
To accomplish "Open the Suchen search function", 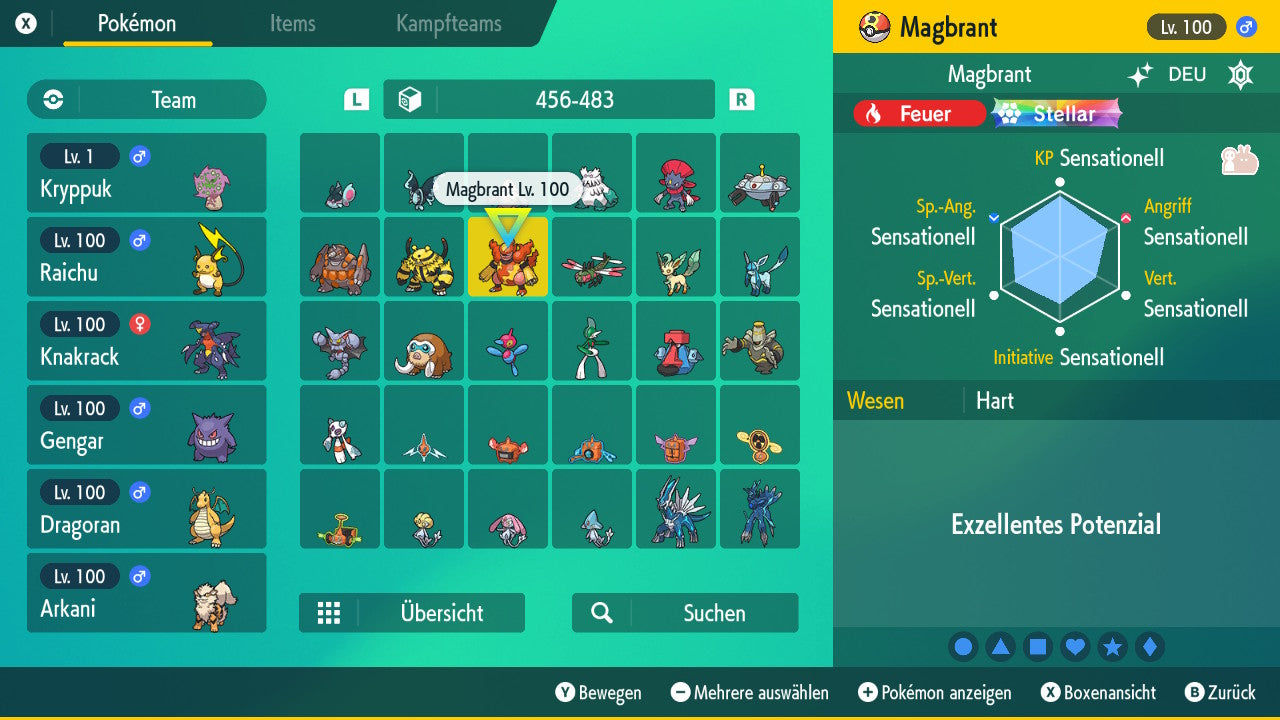I will tap(684, 613).
